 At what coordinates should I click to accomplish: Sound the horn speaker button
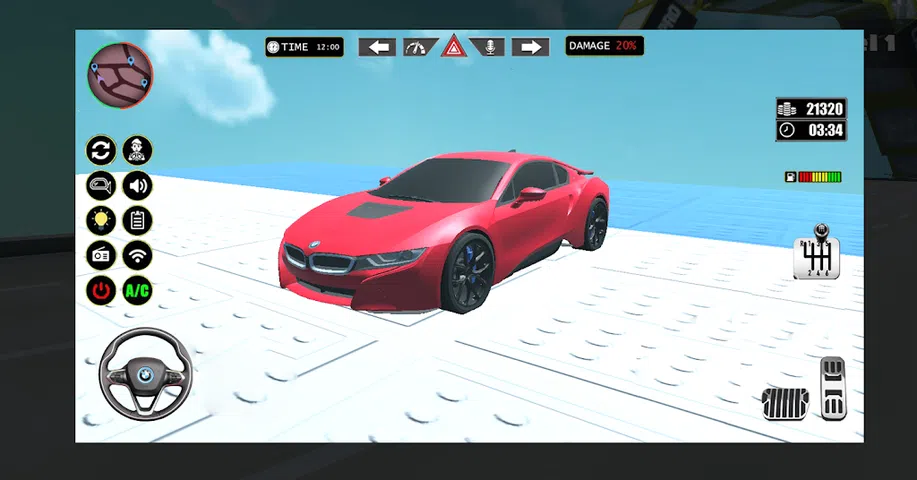coord(137,185)
